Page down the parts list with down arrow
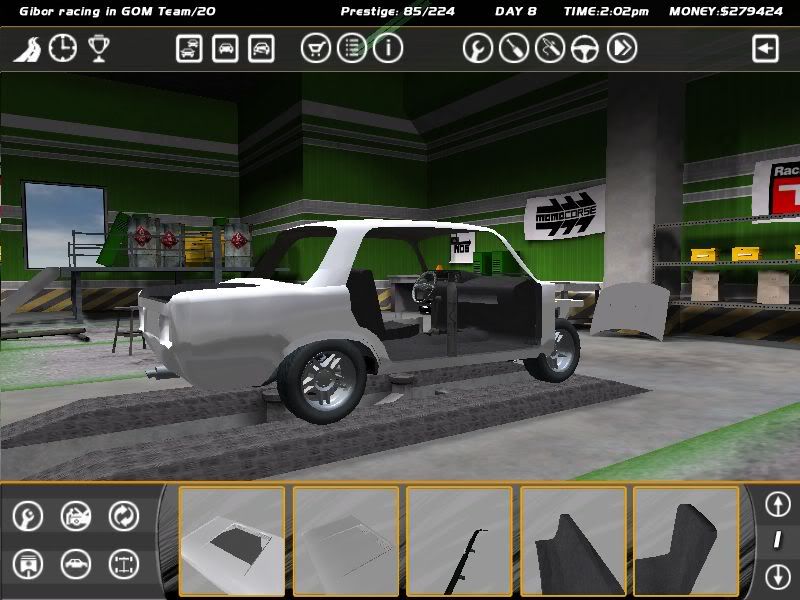The width and height of the screenshot is (800, 600). pyautogui.click(x=777, y=576)
